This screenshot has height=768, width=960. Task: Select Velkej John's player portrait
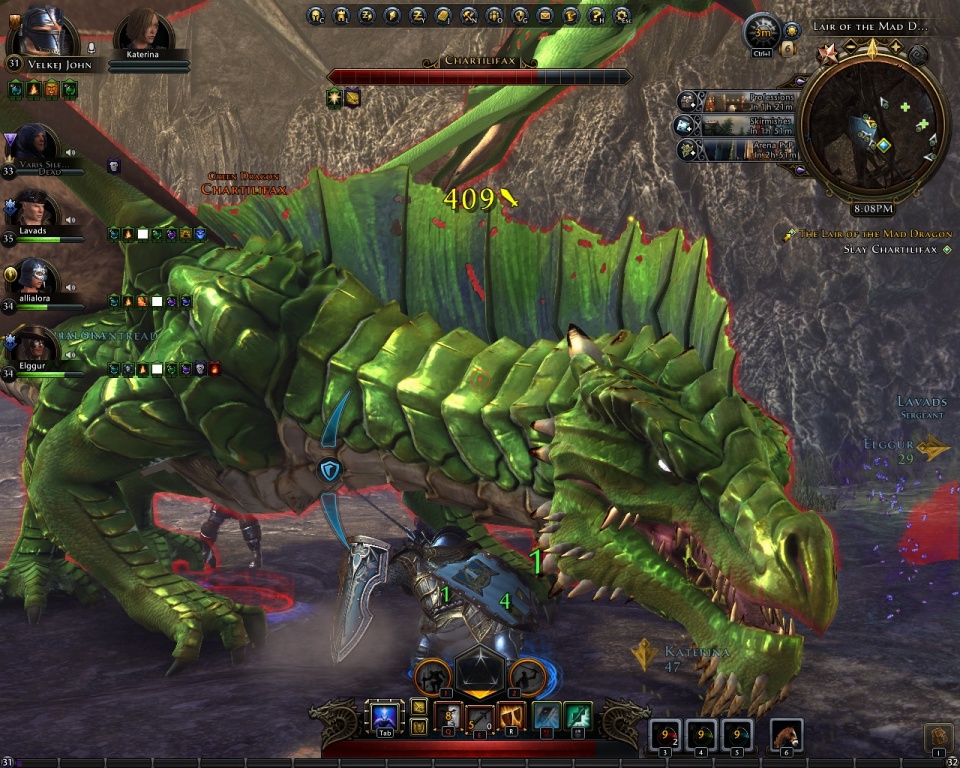(x=46, y=32)
